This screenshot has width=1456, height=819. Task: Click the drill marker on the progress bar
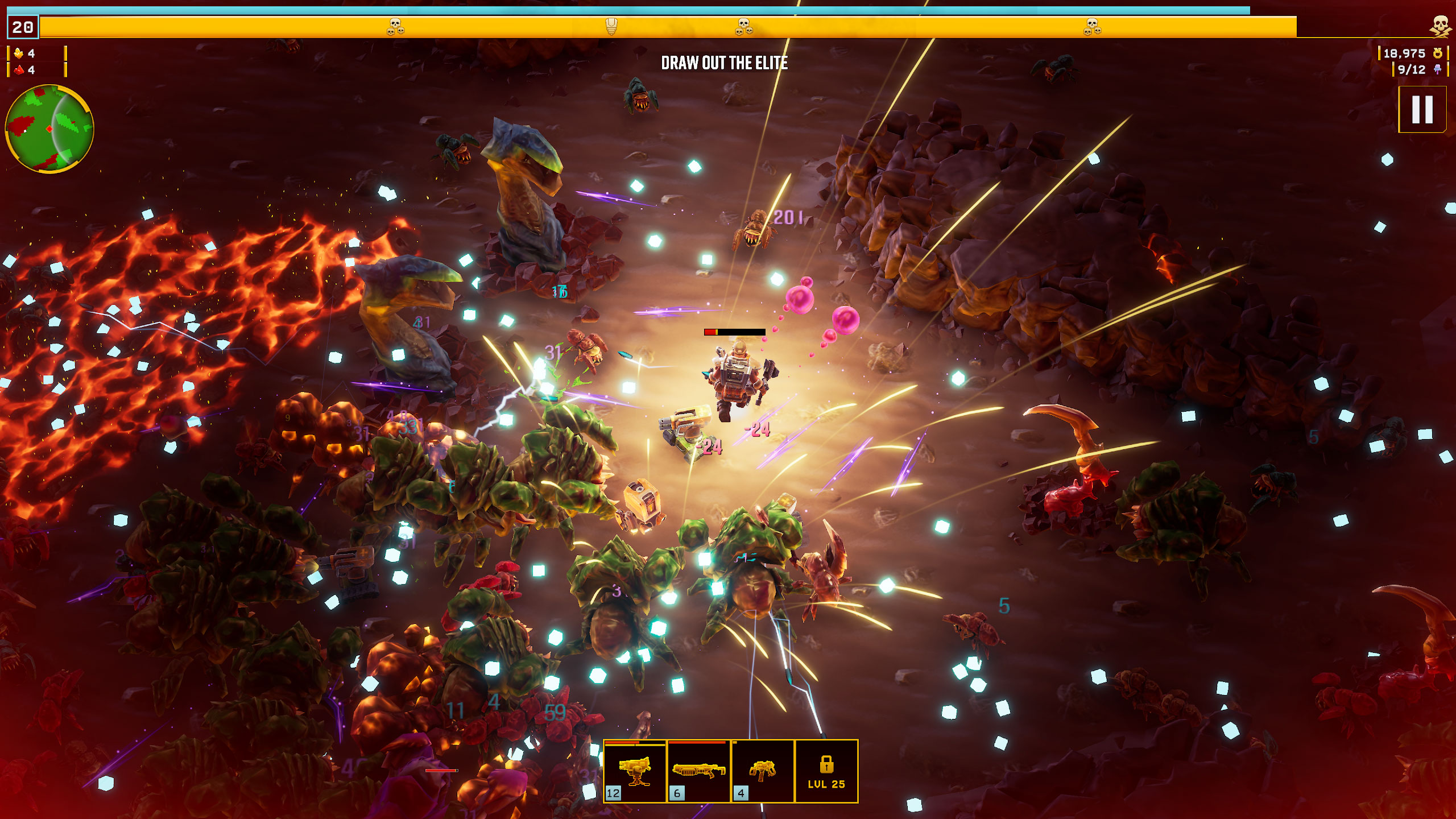click(611, 26)
